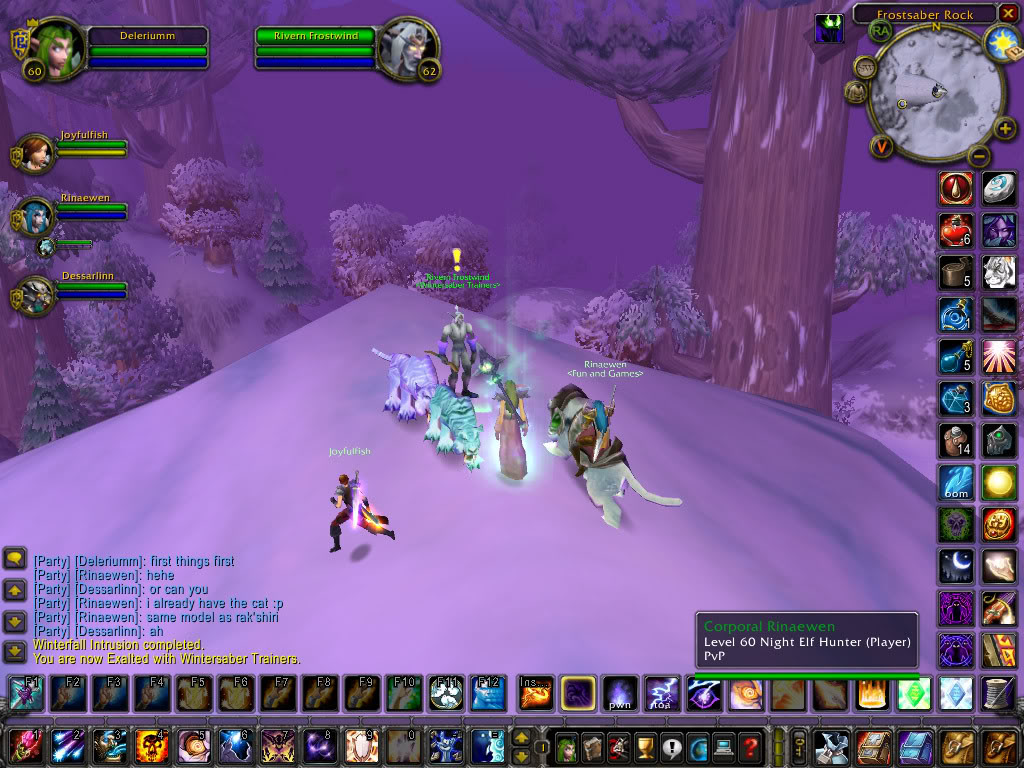This screenshot has width=1024, height=768.
Task: Open the golden trophy micro menu button
Action: point(643,746)
